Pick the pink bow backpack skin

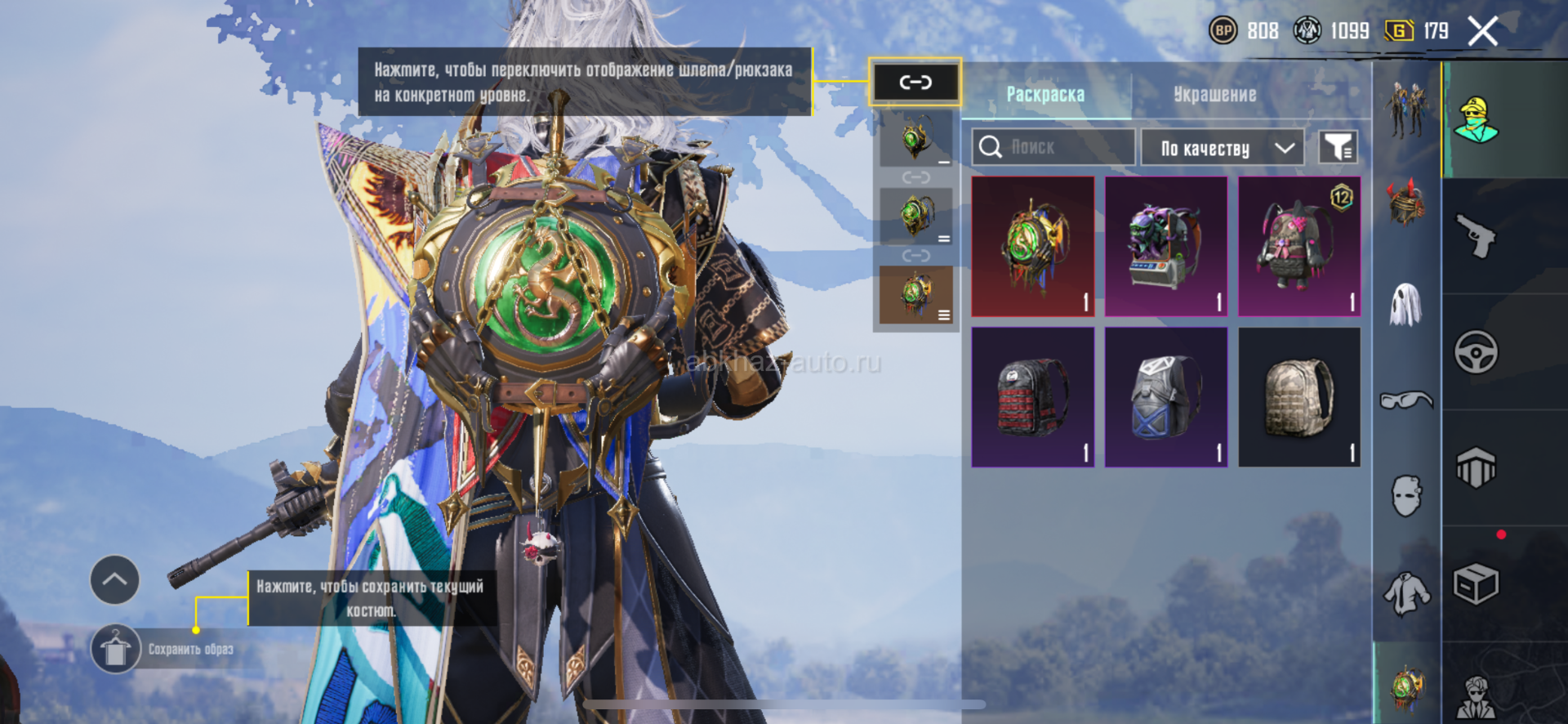tap(1299, 246)
